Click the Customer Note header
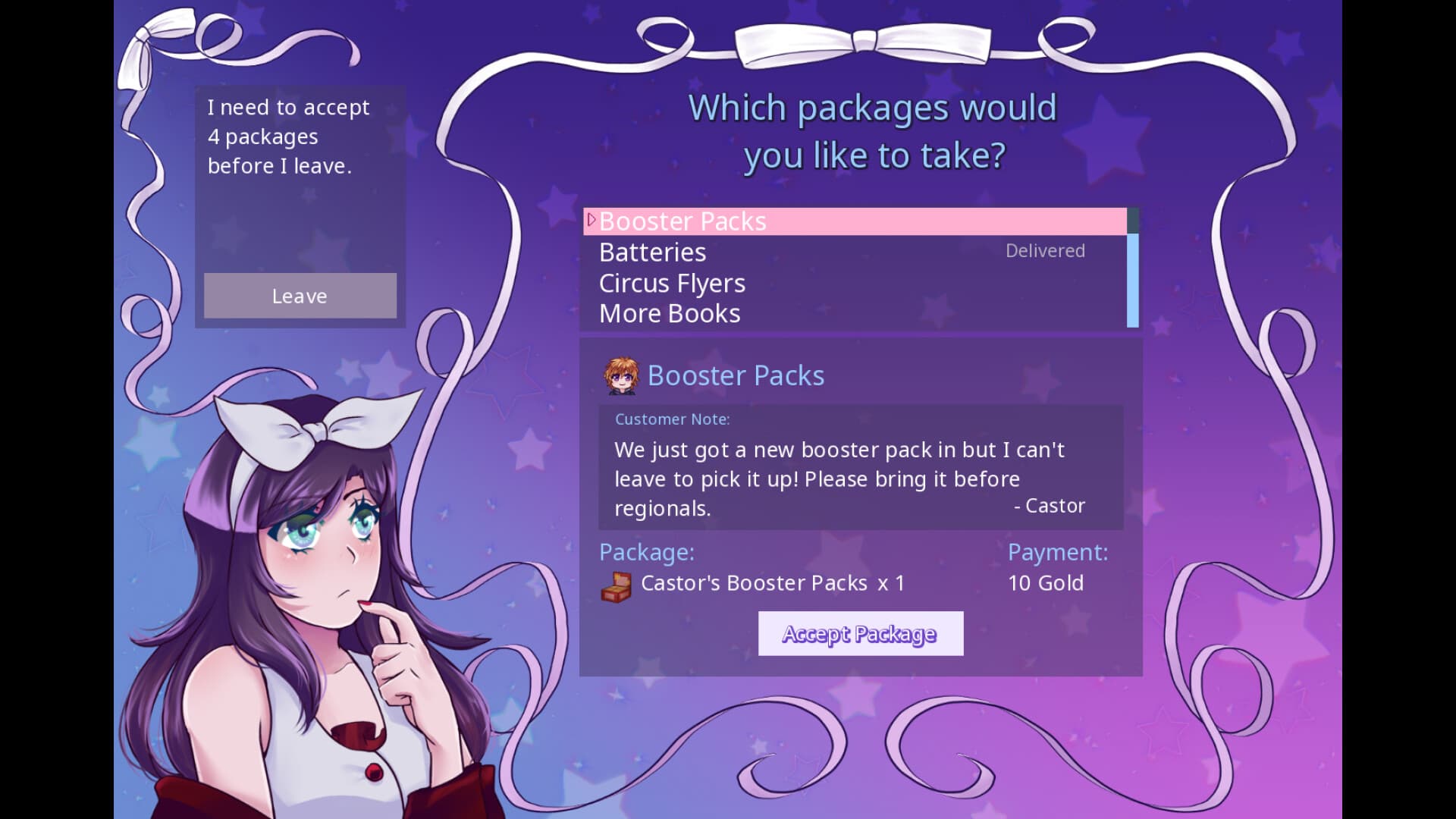1456x819 pixels. [x=673, y=419]
